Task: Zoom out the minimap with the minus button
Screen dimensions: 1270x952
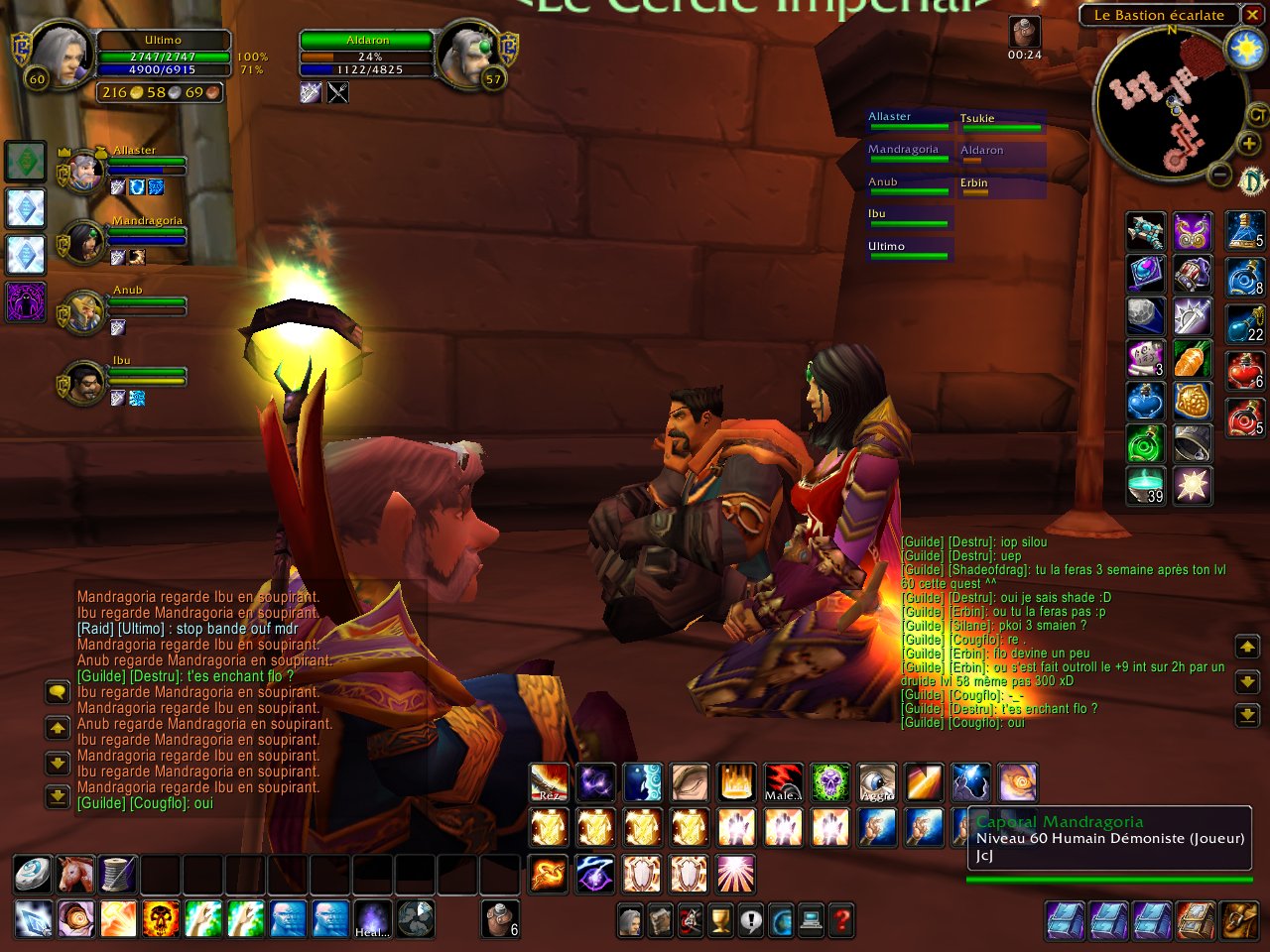Action: pyautogui.click(x=1221, y=177)
